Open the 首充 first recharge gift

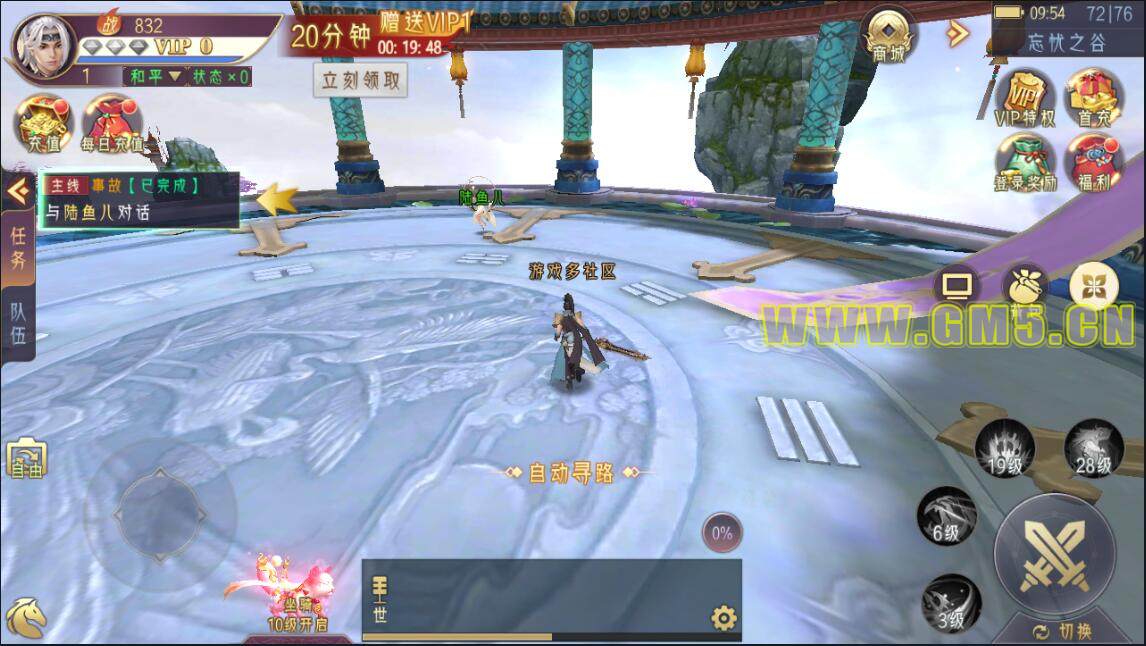pos(1094,98)
